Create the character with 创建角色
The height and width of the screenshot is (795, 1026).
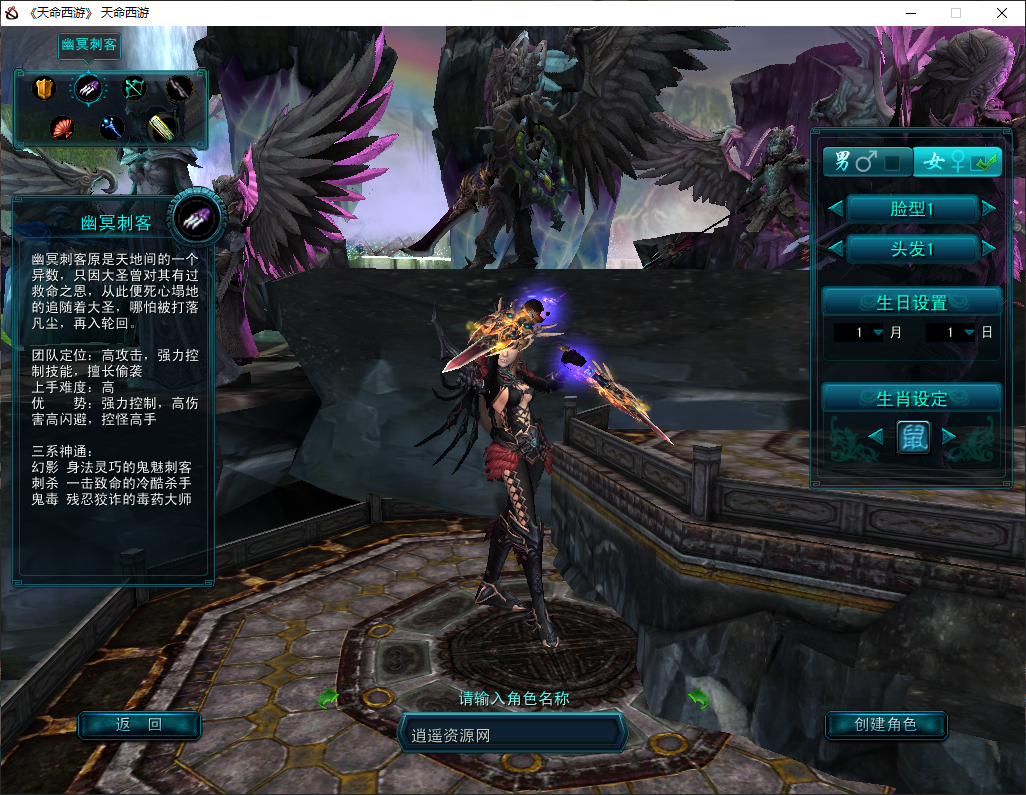[x=885, y=724]
